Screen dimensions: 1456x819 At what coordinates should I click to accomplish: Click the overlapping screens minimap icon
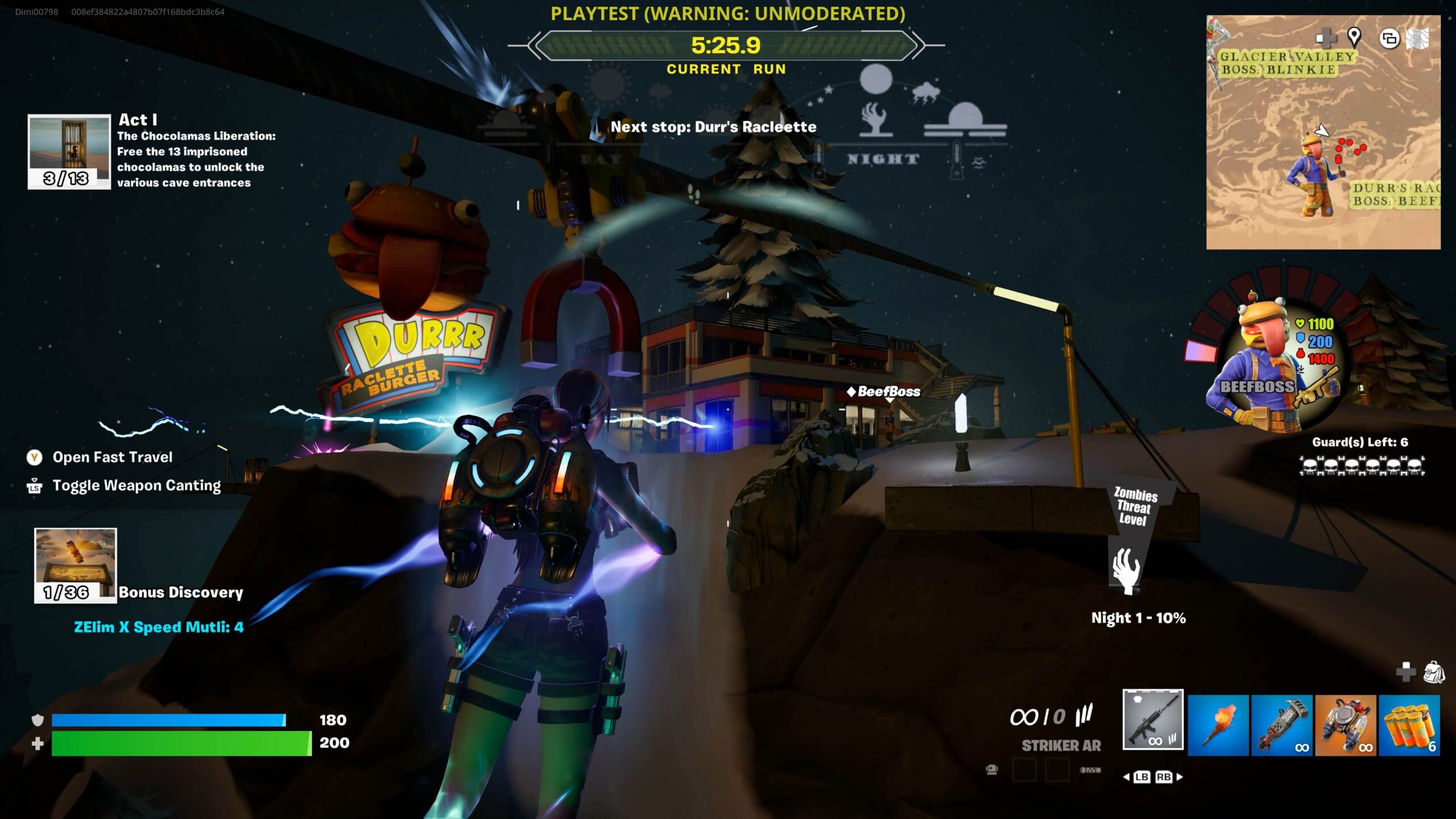[x=1389, y=39]
